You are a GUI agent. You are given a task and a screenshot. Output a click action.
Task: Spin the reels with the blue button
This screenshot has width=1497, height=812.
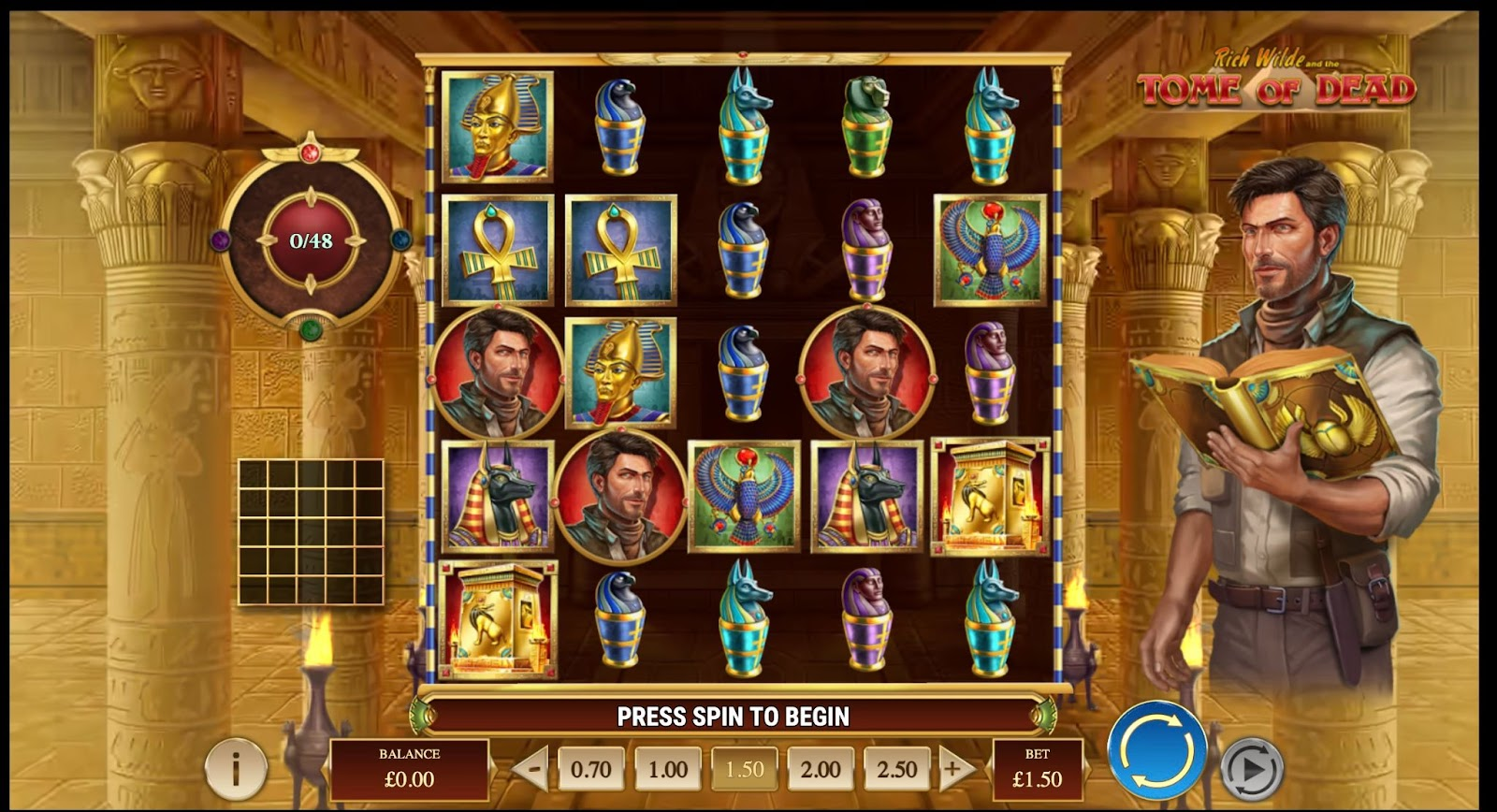click(1156, 750)
